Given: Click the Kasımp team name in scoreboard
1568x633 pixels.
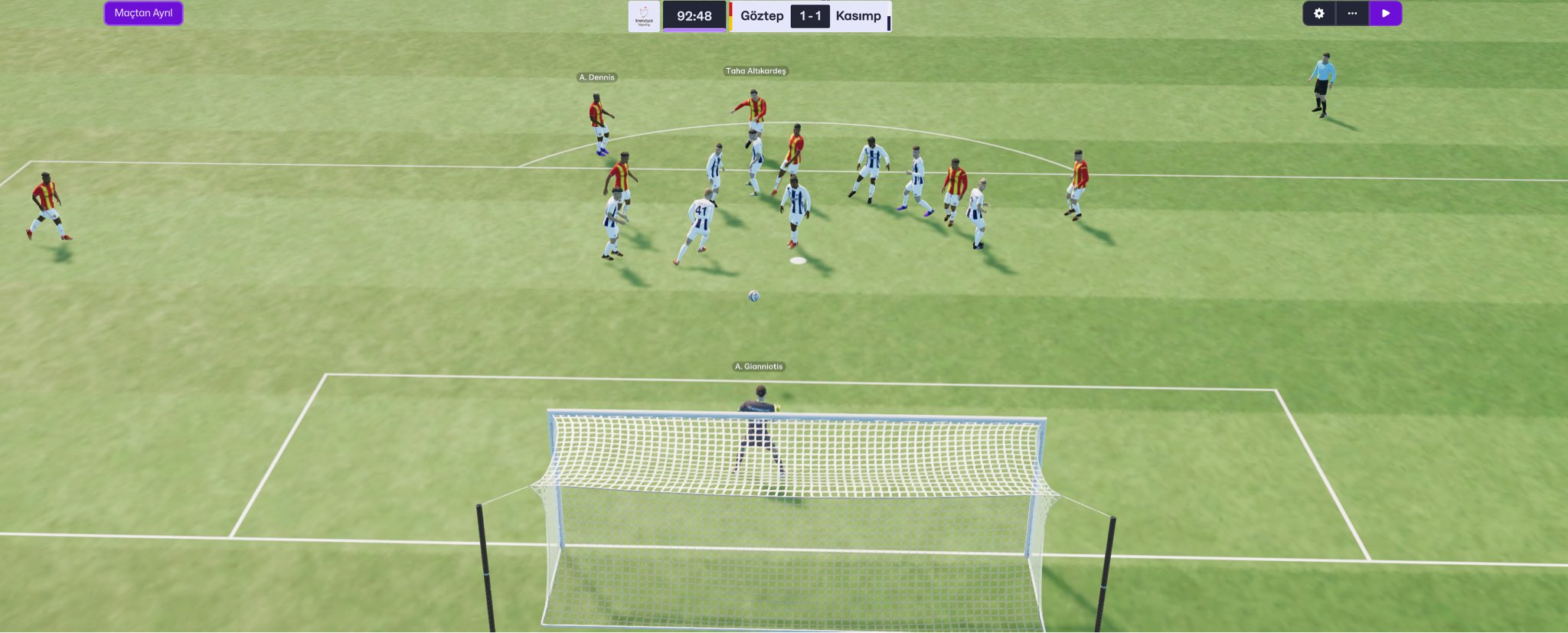Looking at the screenshot, I should coord(858,16).
